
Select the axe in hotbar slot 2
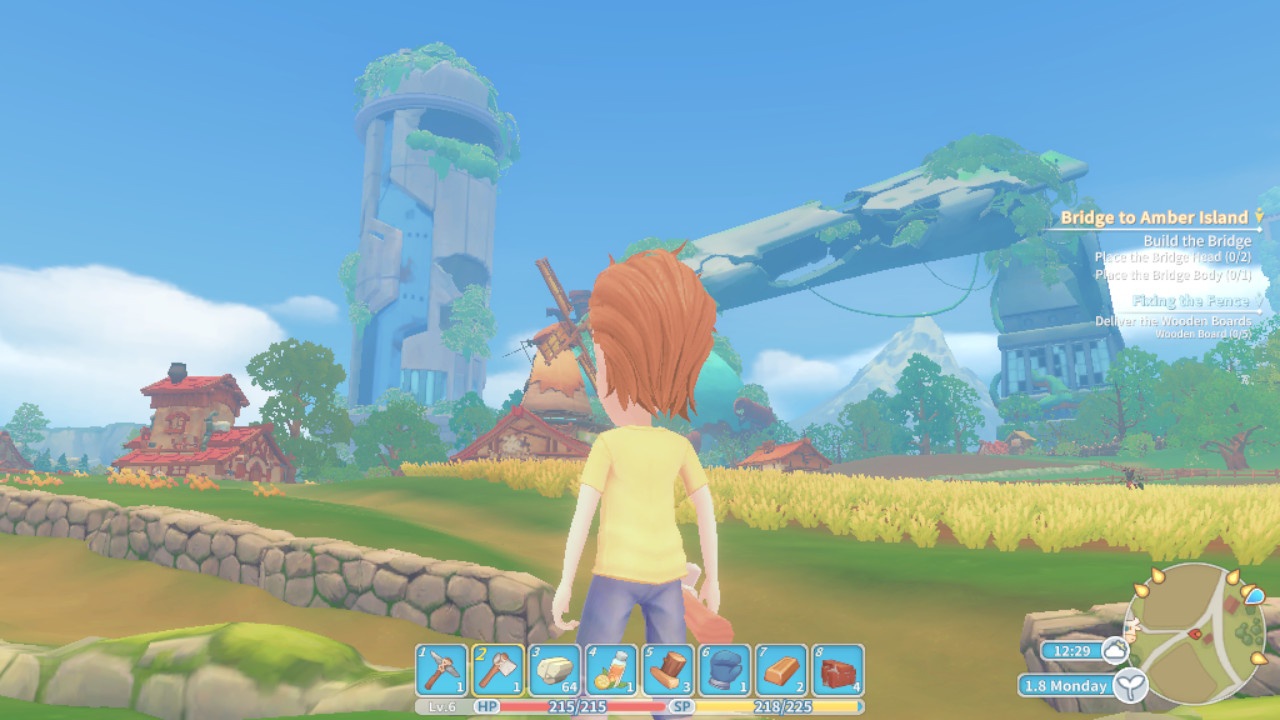click(498, 669)
